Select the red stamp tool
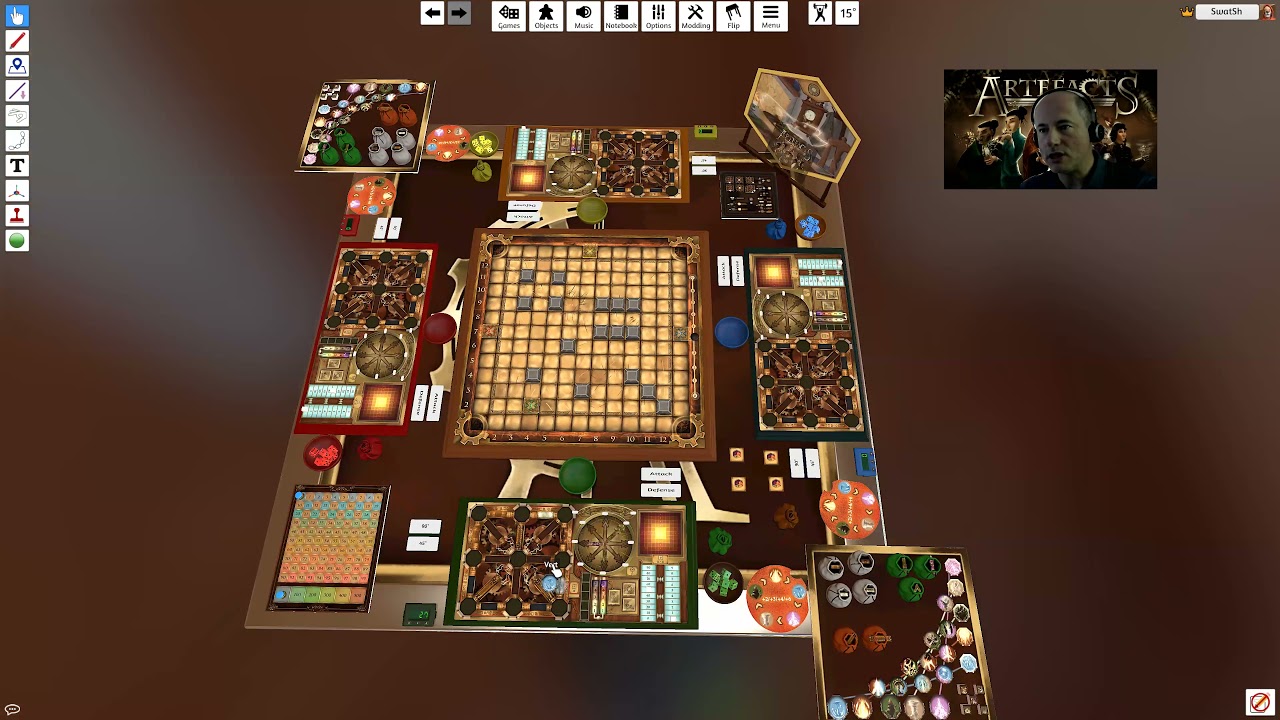This screenshot has width=1280, height=720. [x=17, y=216]
